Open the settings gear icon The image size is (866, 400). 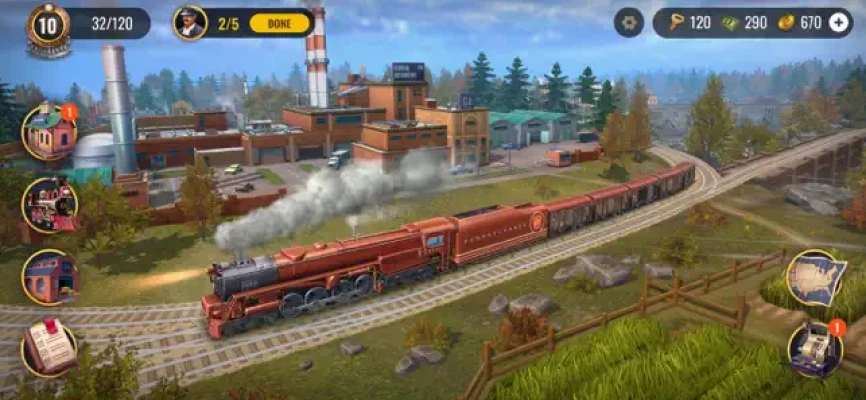tap(629, 23)
